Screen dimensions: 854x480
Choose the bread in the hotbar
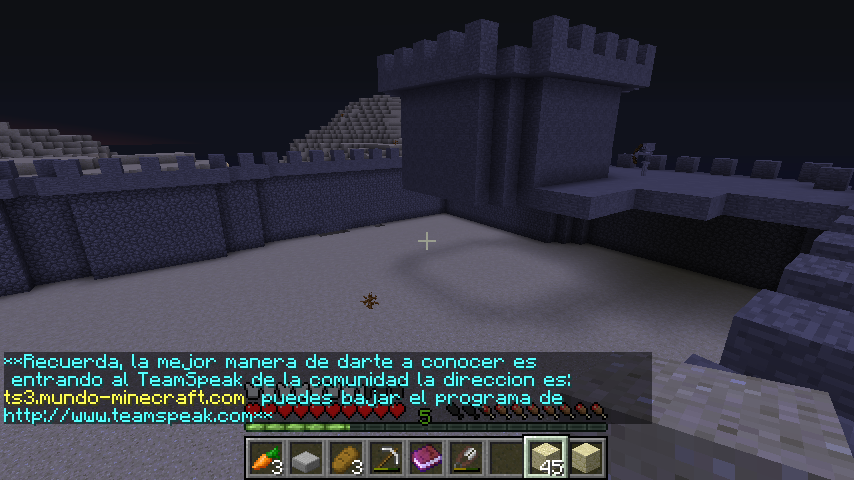(345, 458)
